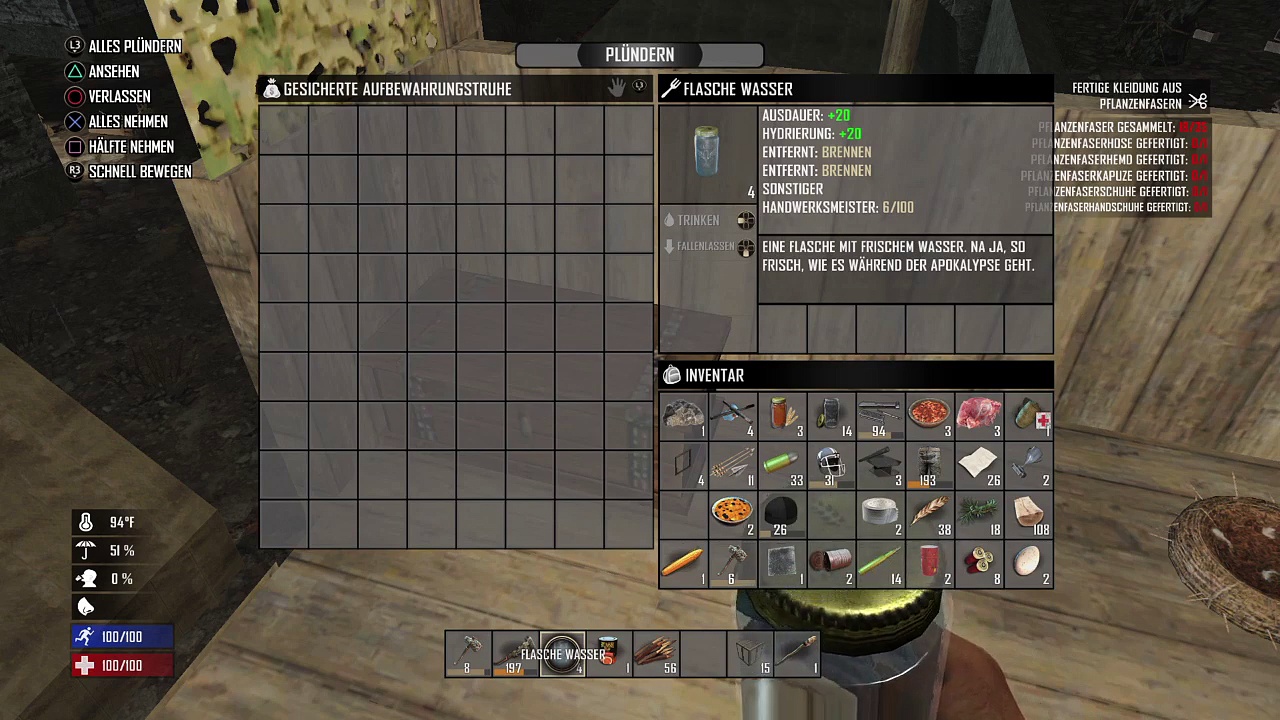Pick the stone axe hotbar slot
This screenshot has width=1280, height=720.
[x=468, y=654]
